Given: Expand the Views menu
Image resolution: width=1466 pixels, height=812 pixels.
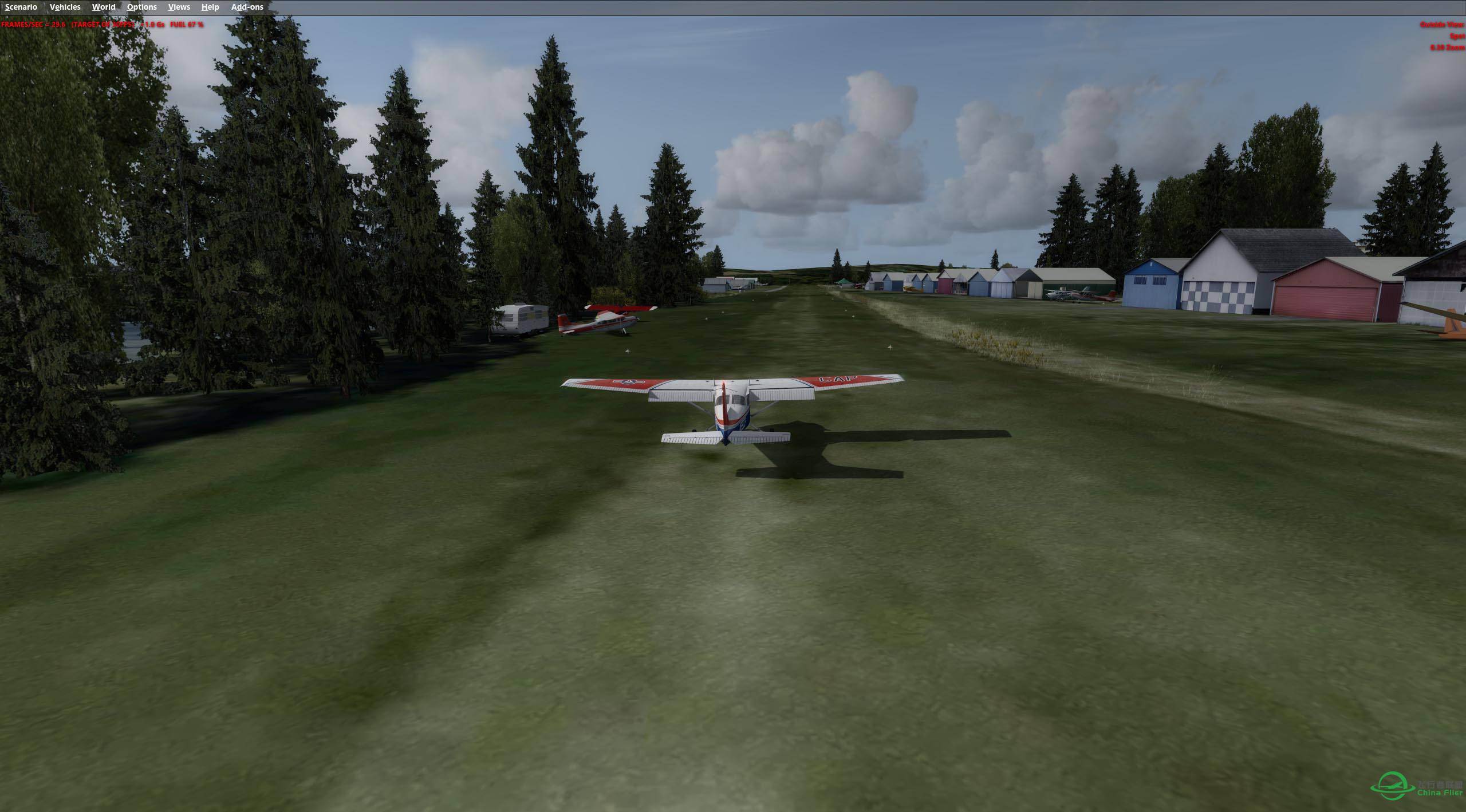Looking at the screenshot, I should tap(179, 7).
